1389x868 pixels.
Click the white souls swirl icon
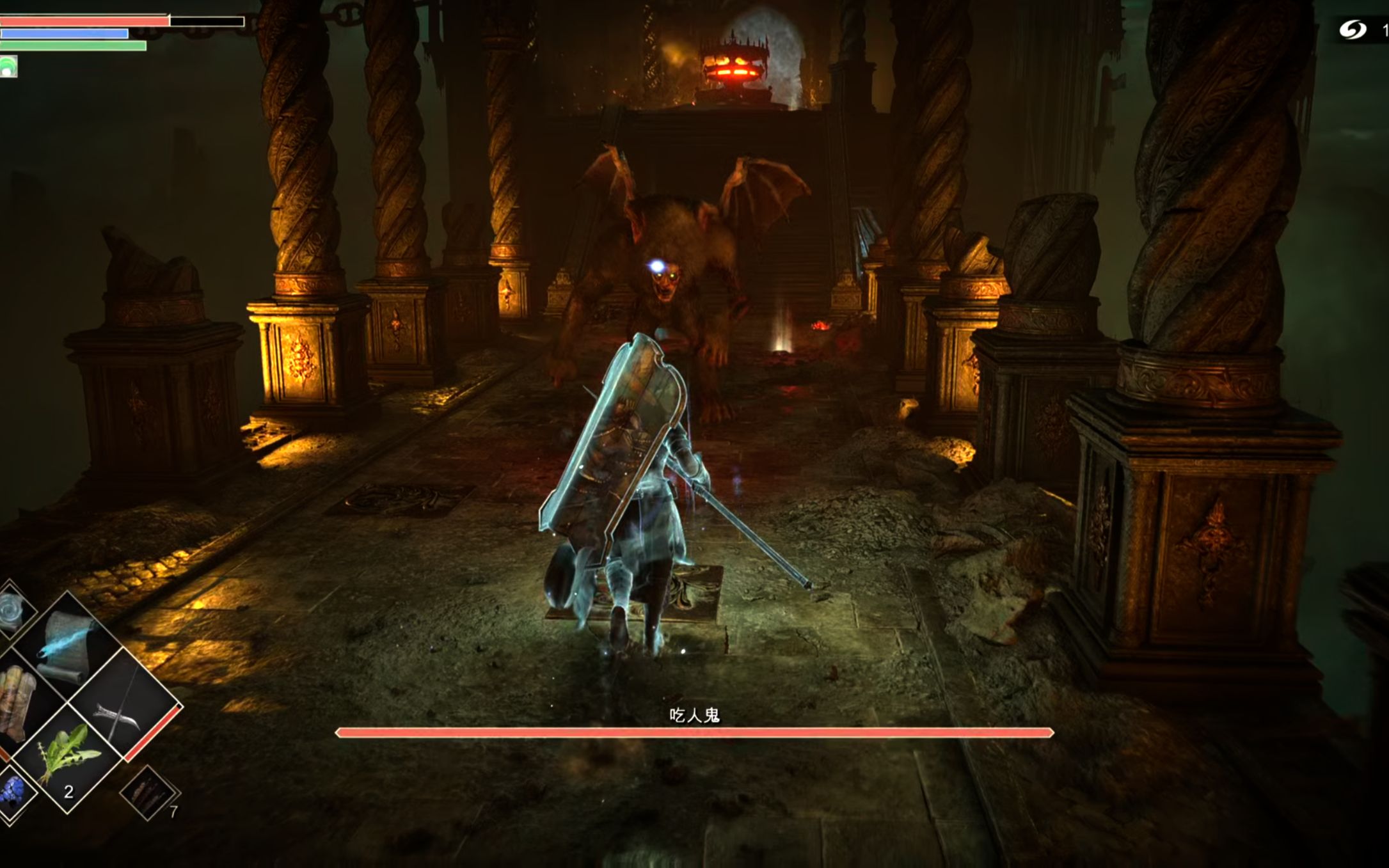click(1353, 29)
